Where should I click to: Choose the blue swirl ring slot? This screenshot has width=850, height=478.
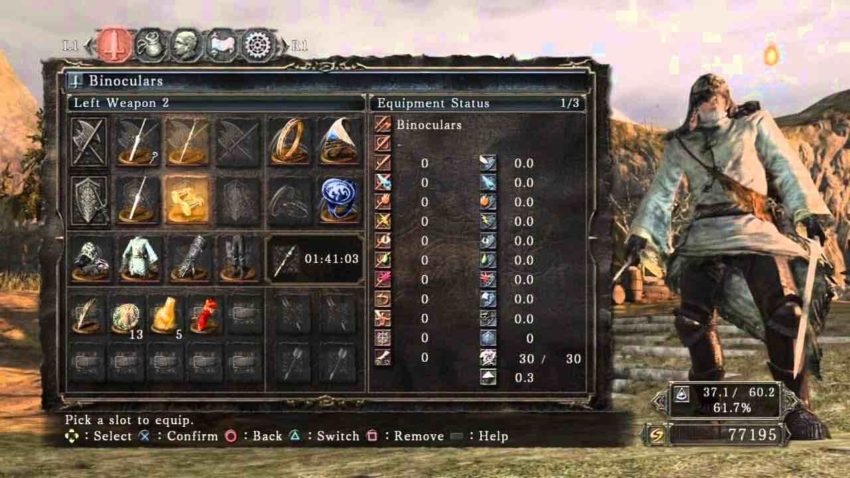(x=339, y=201)
